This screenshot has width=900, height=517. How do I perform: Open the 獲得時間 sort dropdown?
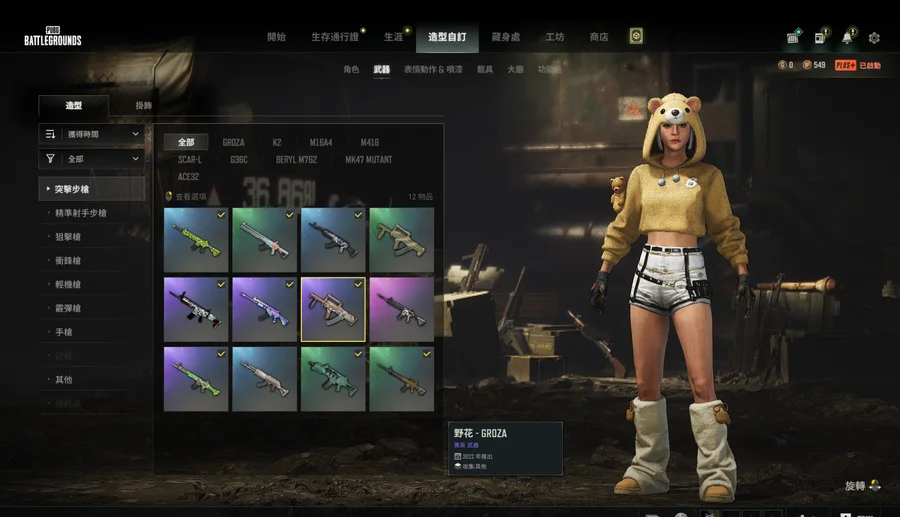[91, 133]
